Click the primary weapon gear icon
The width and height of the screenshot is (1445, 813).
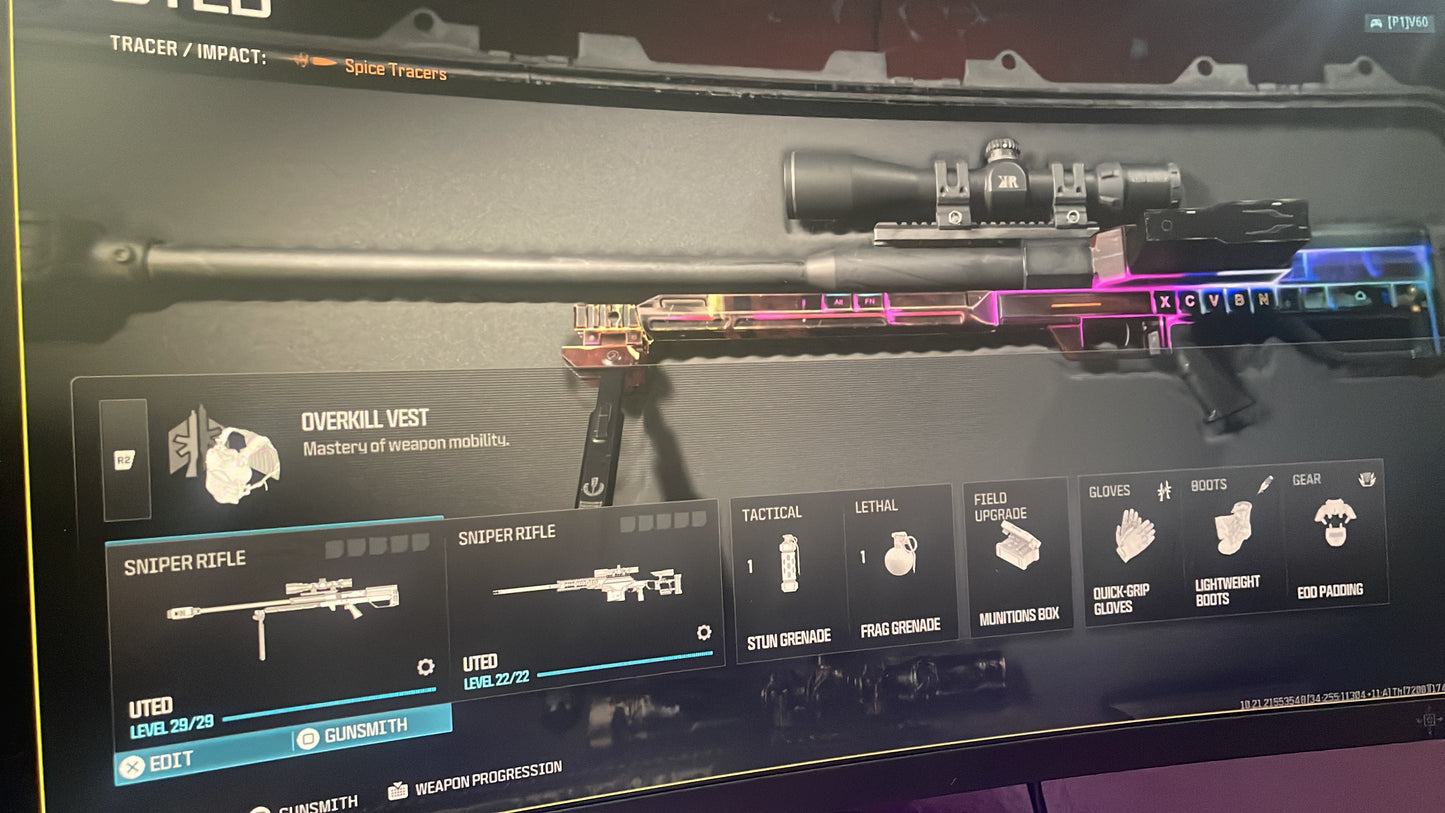tap(425, 667)
